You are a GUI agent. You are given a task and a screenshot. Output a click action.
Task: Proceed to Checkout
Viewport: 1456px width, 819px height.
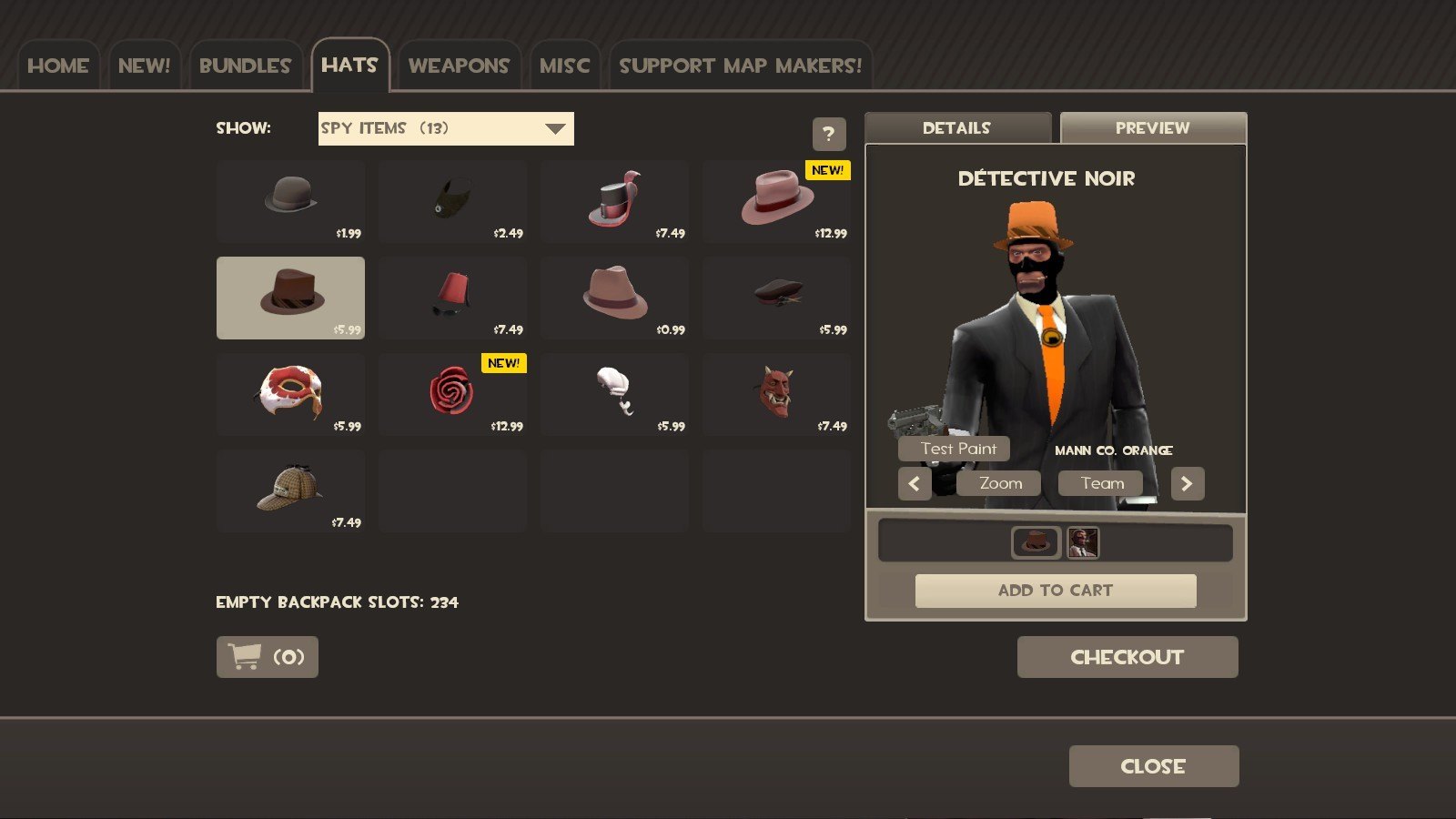click(1127, 657)
